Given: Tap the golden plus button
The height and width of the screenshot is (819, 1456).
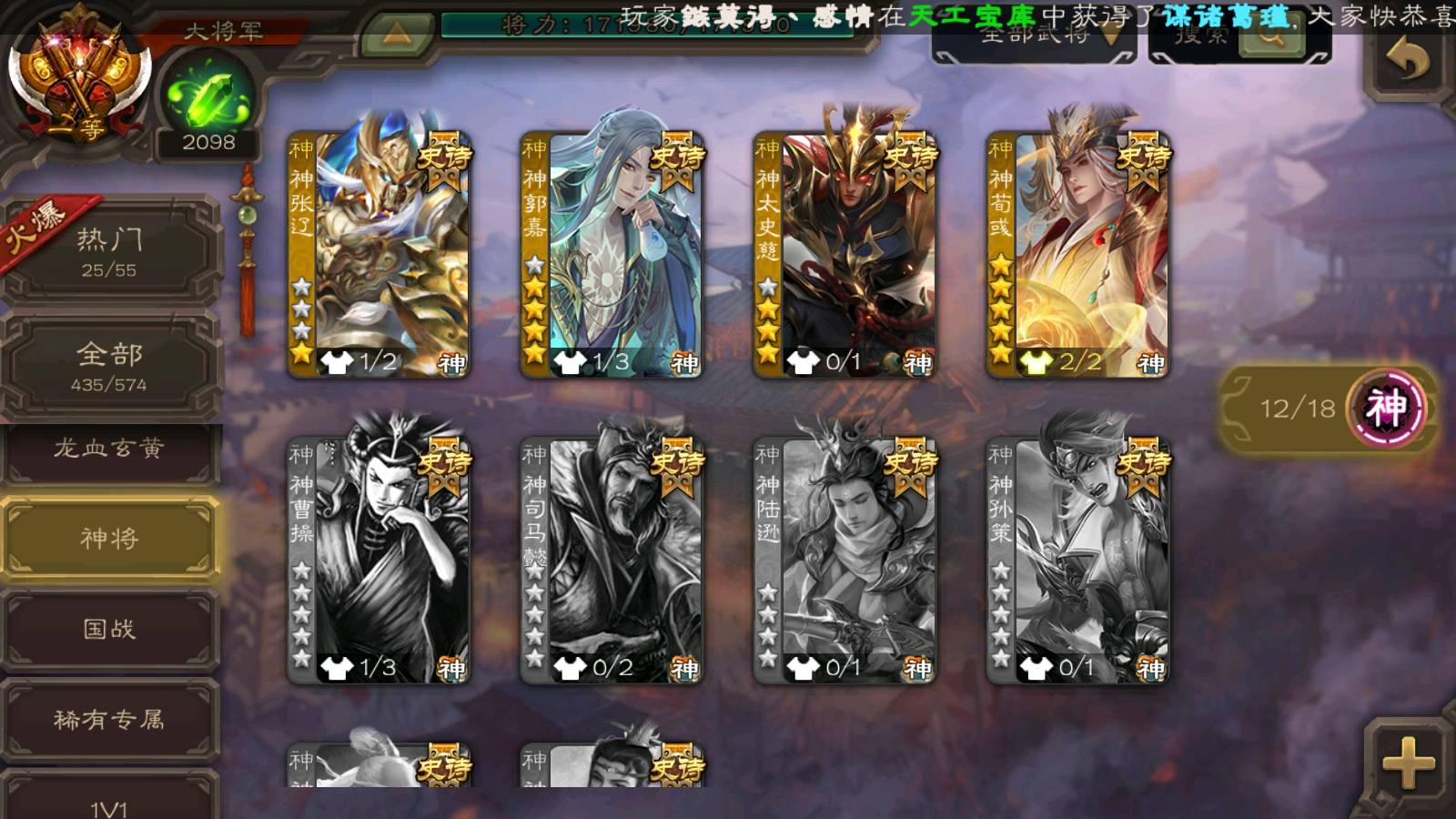Looking at the screenshot, I should pyautogui.click(x=1407, y=763).
